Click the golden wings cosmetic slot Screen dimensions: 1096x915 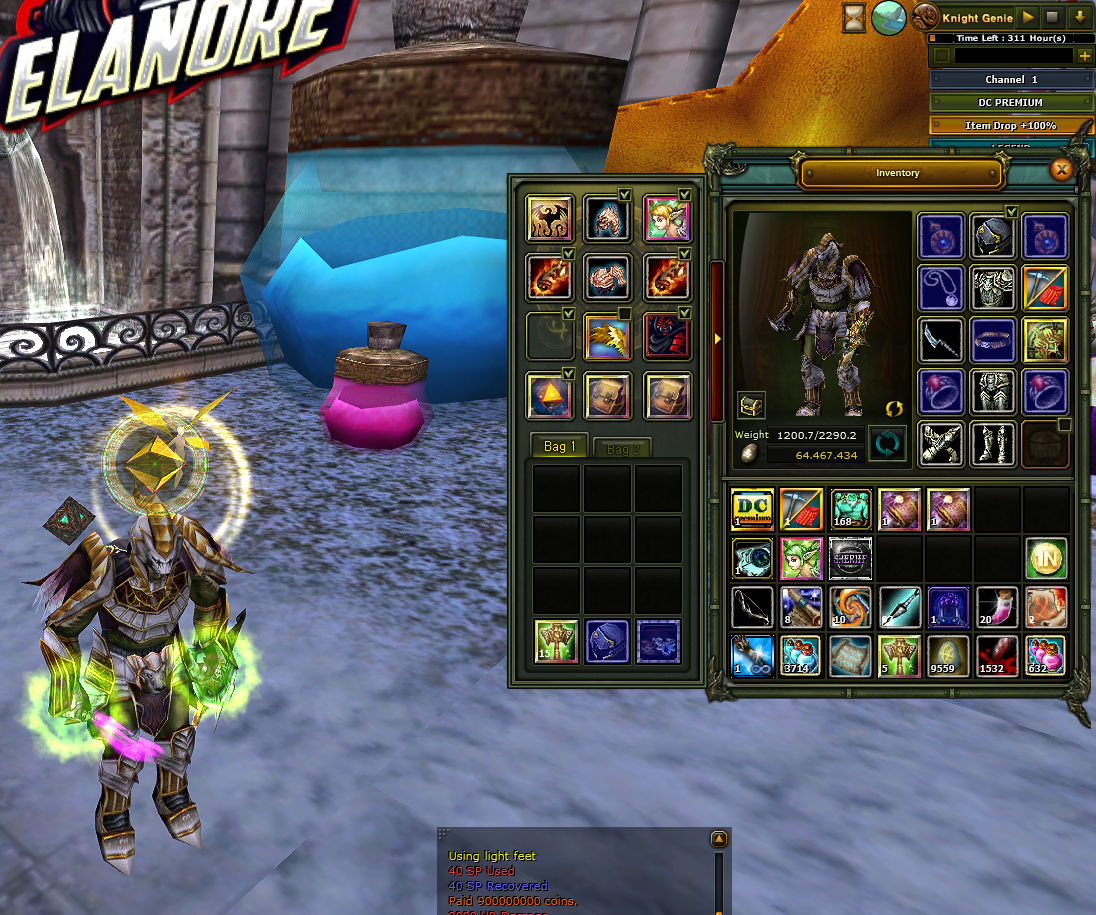point(607,338)
